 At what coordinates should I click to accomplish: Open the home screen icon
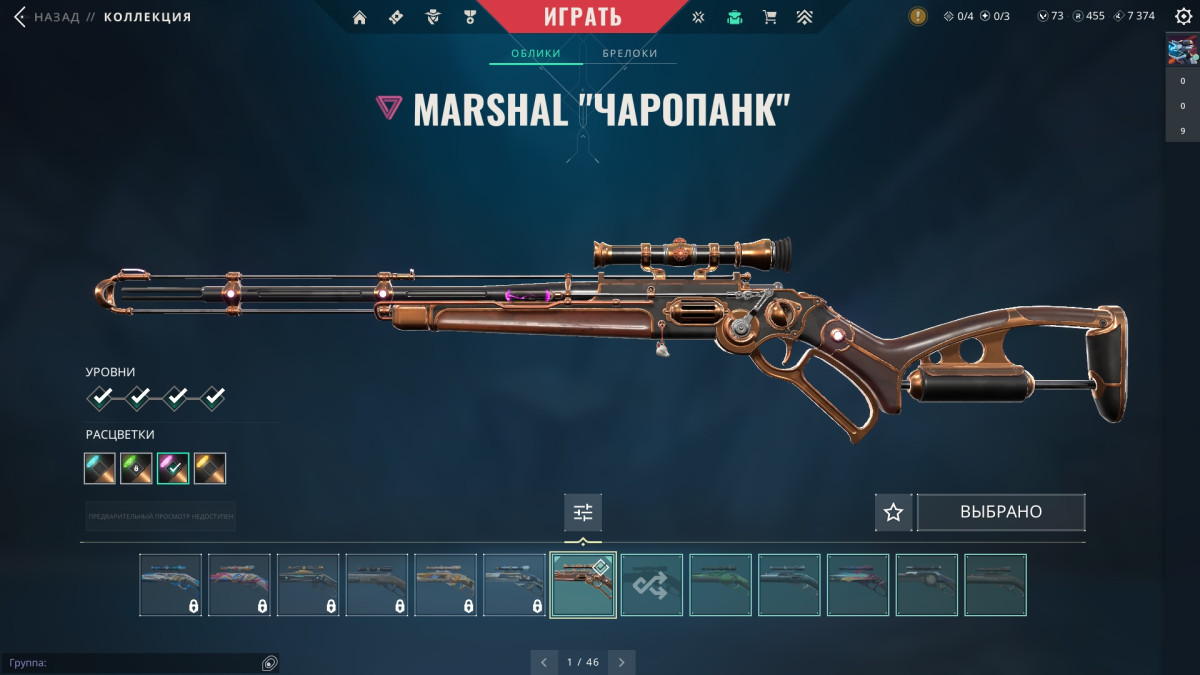coord(360,17)
